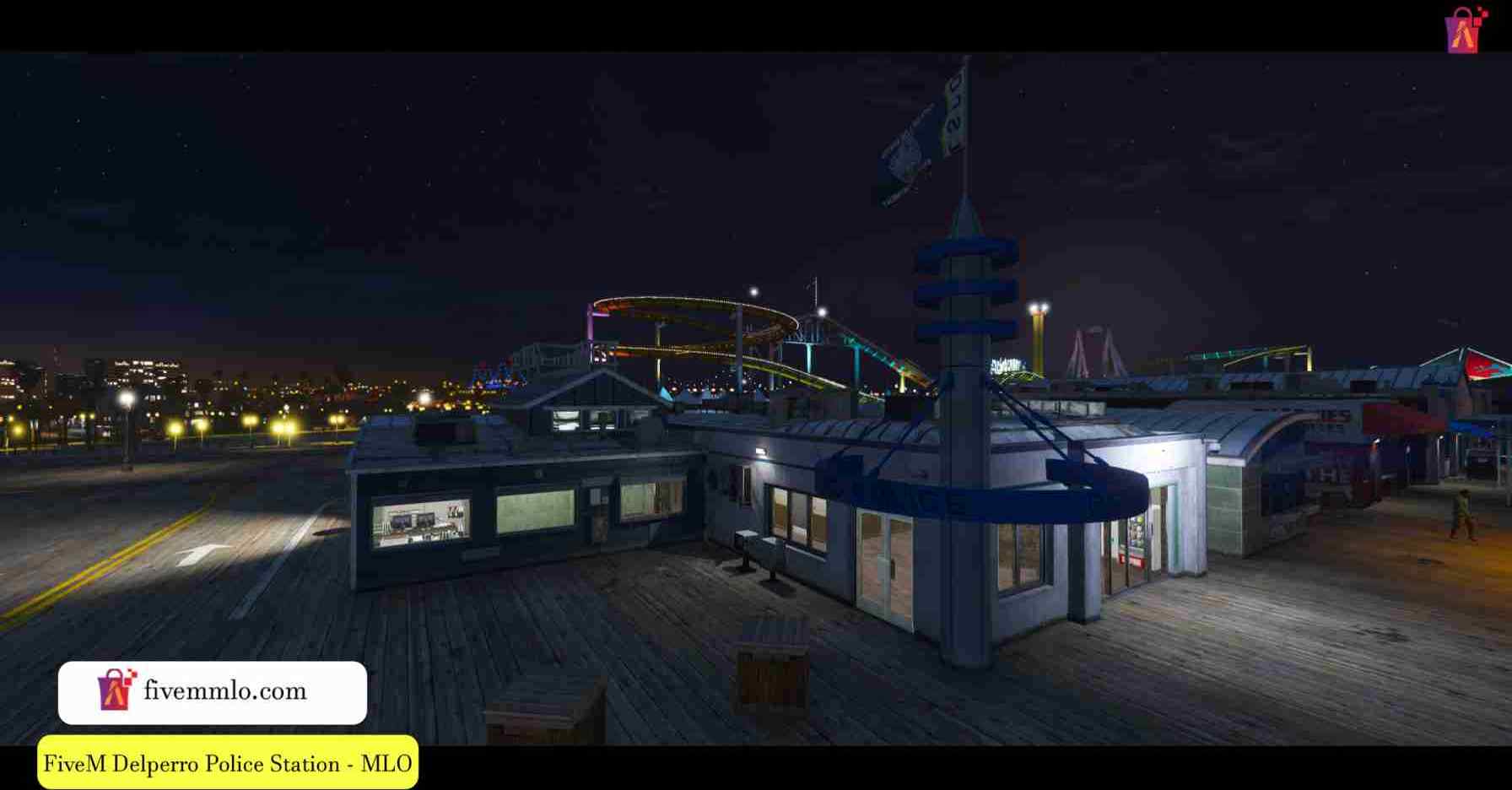Click the shopping bag logo in the corner
The width and height of the screenshot is (1512, 790).
(1465, 30)
